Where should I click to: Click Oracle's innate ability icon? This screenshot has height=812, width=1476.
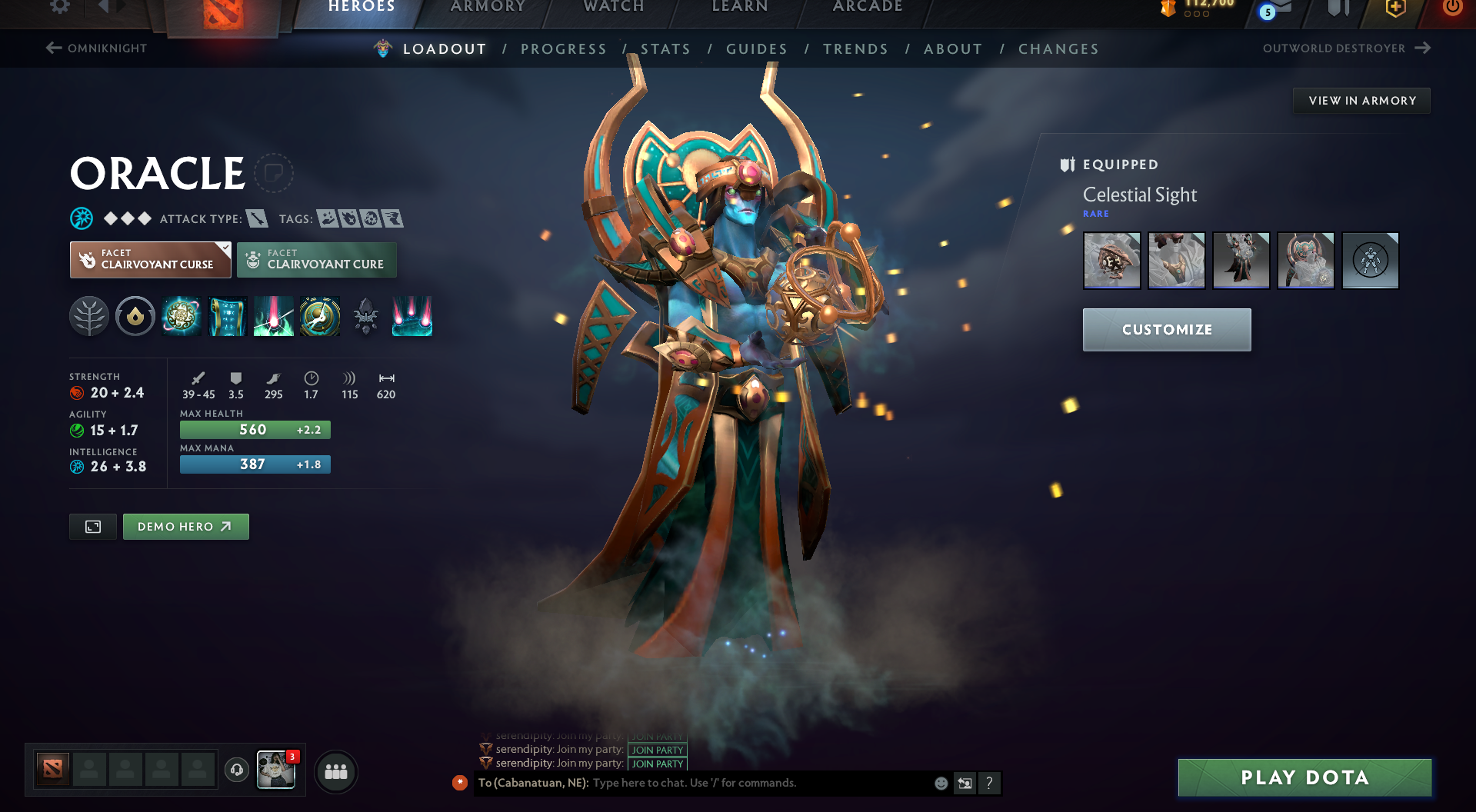(x=135, y=316)
